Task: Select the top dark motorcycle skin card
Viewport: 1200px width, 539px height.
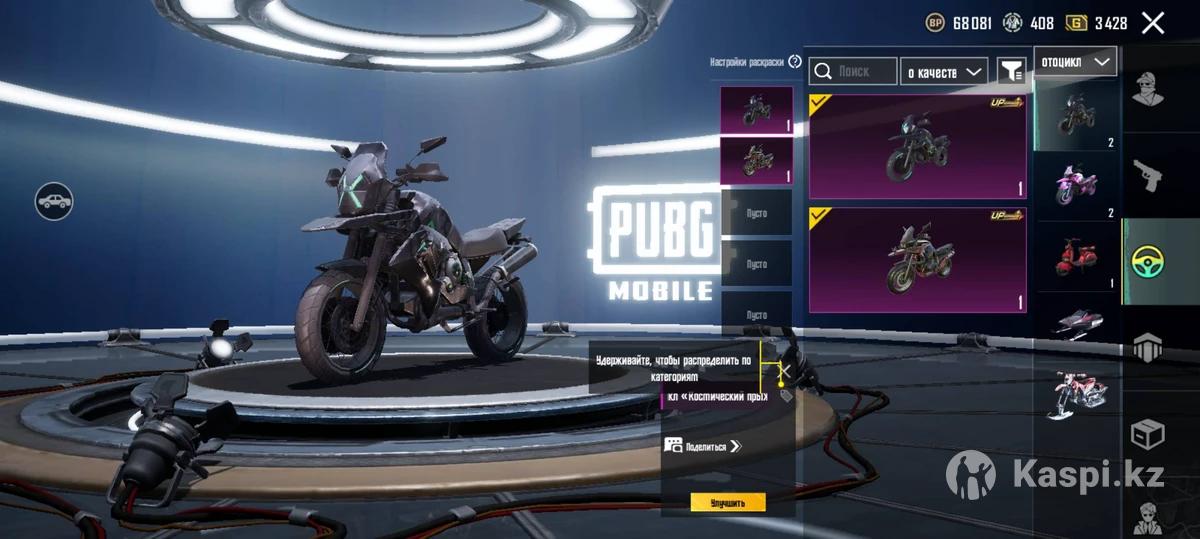Action: (917, 147)
